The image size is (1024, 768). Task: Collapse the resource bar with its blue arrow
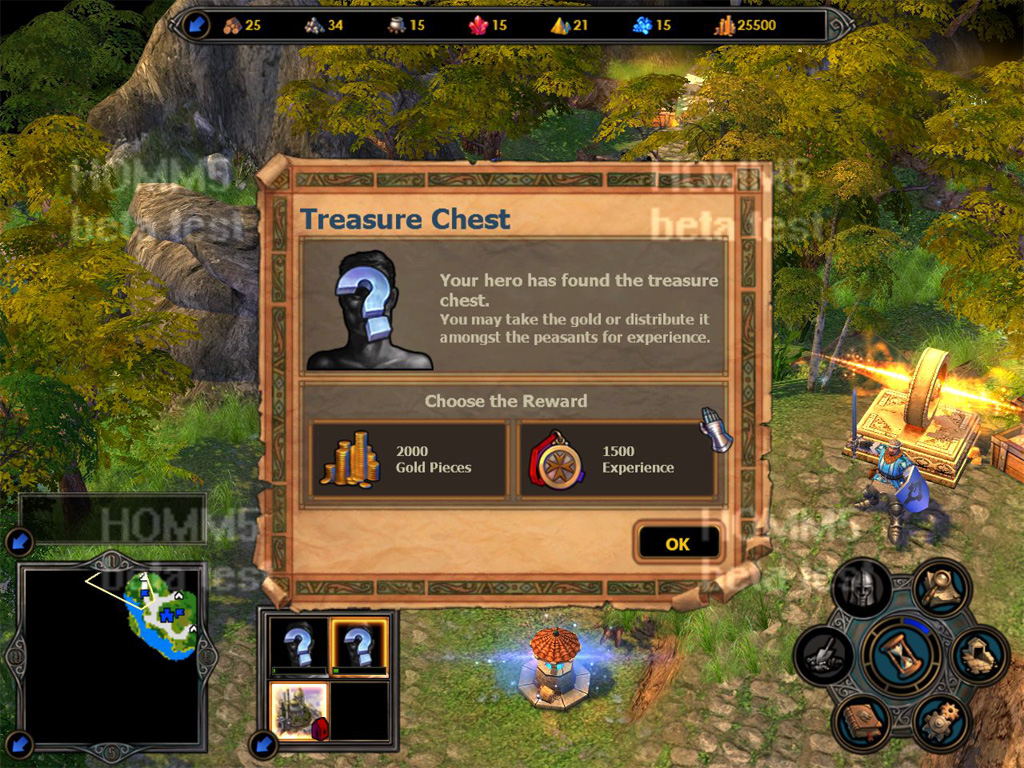click(x=195, y=24)
